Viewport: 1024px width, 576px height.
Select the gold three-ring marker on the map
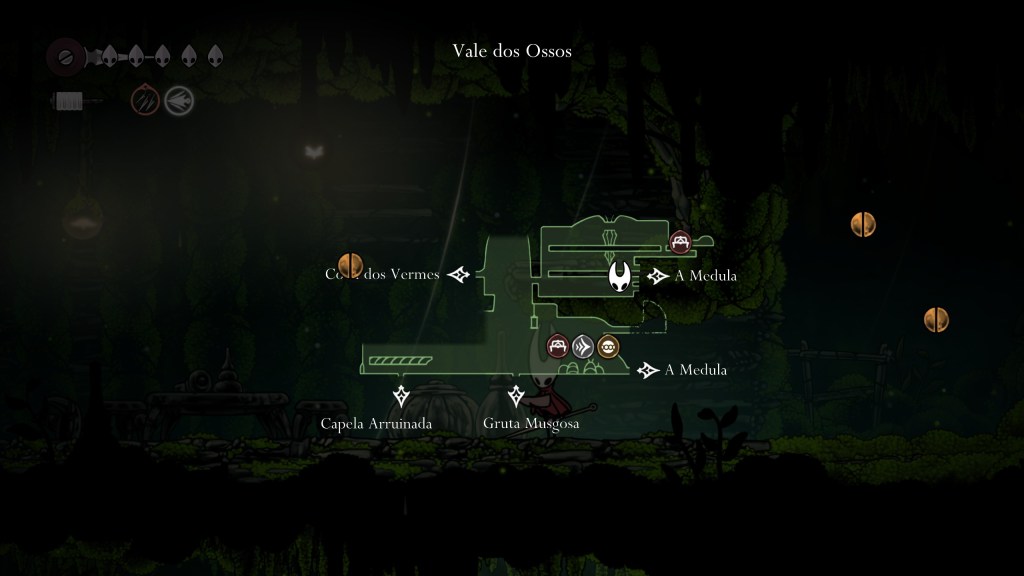608,347
